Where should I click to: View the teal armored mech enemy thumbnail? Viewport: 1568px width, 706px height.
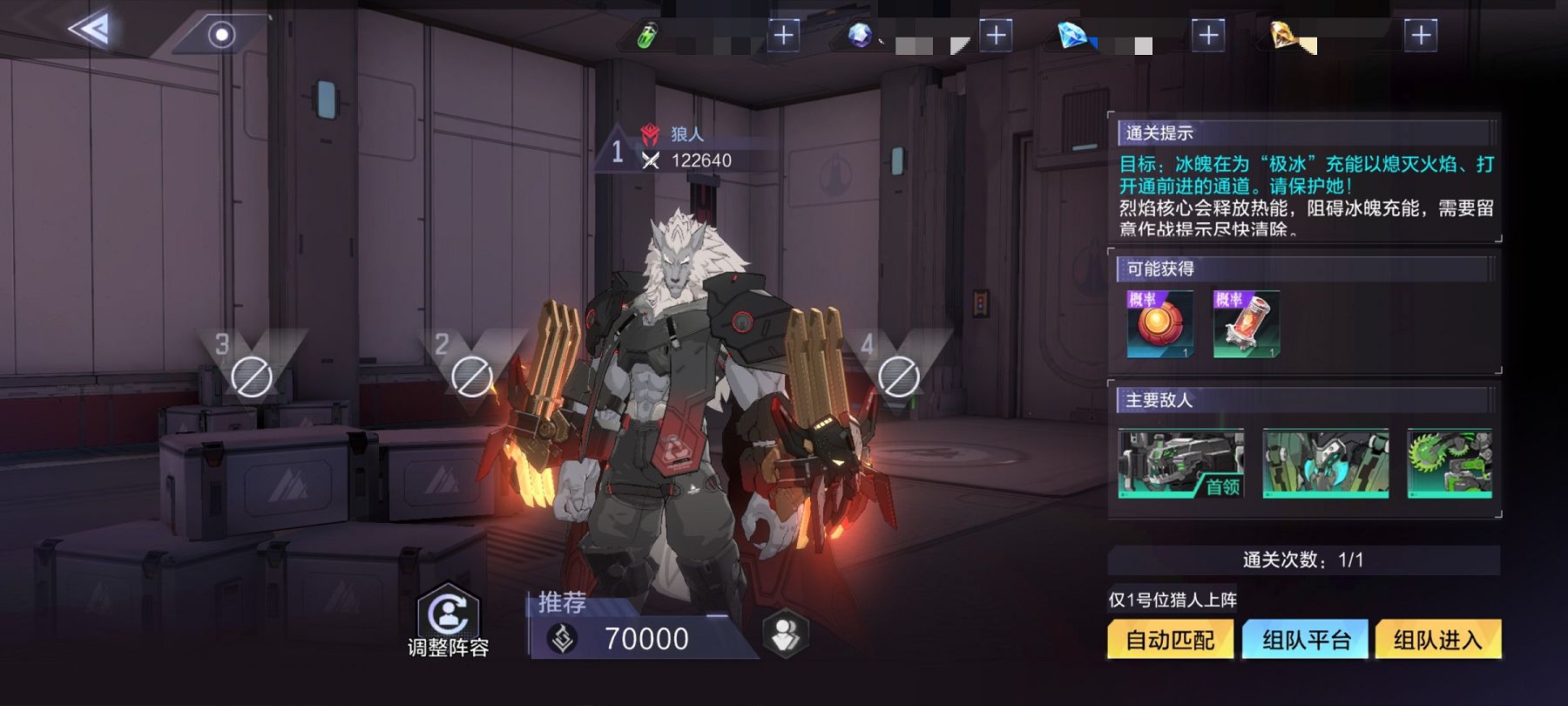click(1325, 464)
